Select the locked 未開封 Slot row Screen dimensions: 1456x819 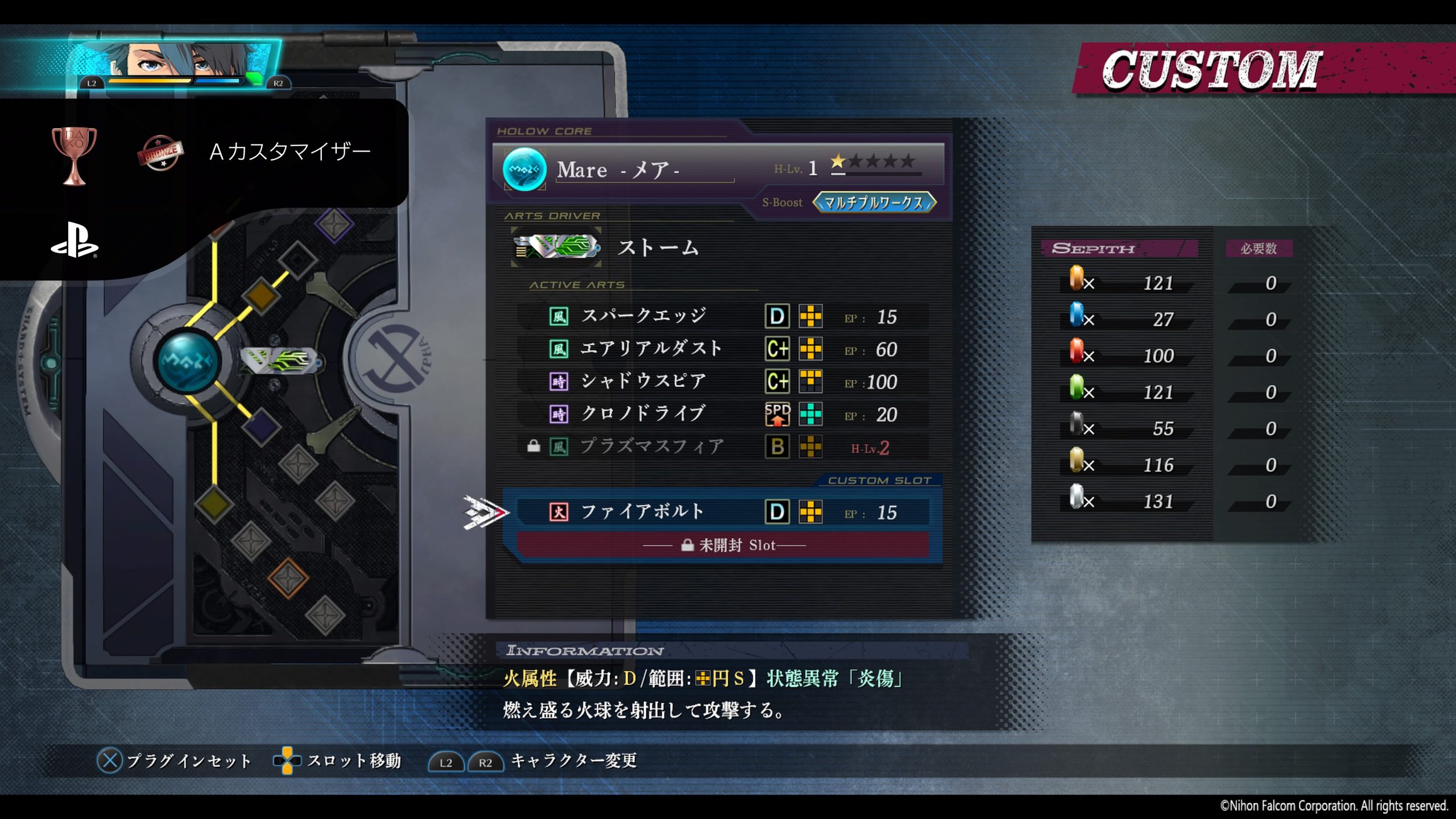[x=722, y=545]
